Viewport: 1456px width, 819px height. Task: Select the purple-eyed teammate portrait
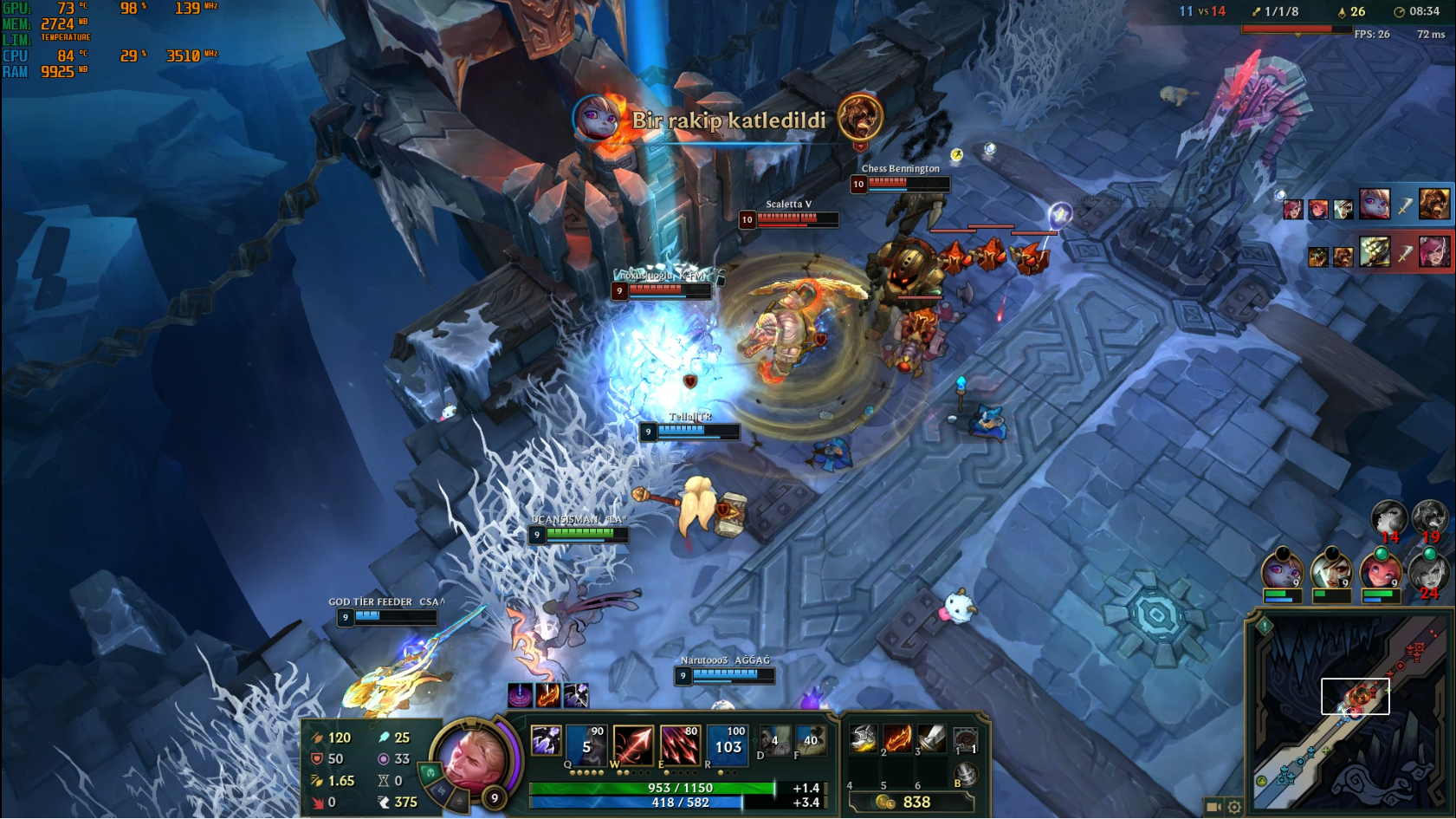pyautogui.click(x=1282, y=571)
